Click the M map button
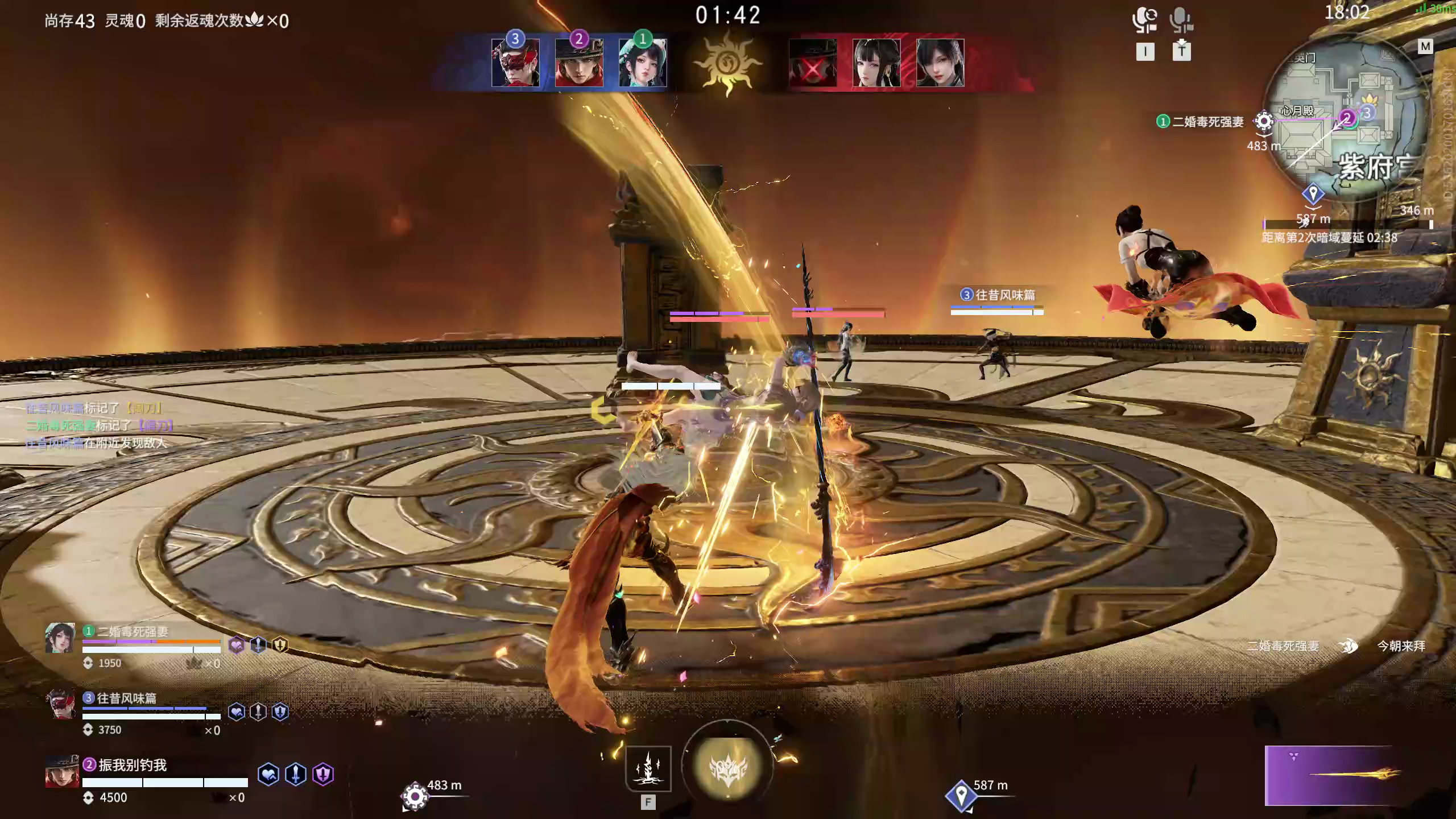 click(1425, 47)
